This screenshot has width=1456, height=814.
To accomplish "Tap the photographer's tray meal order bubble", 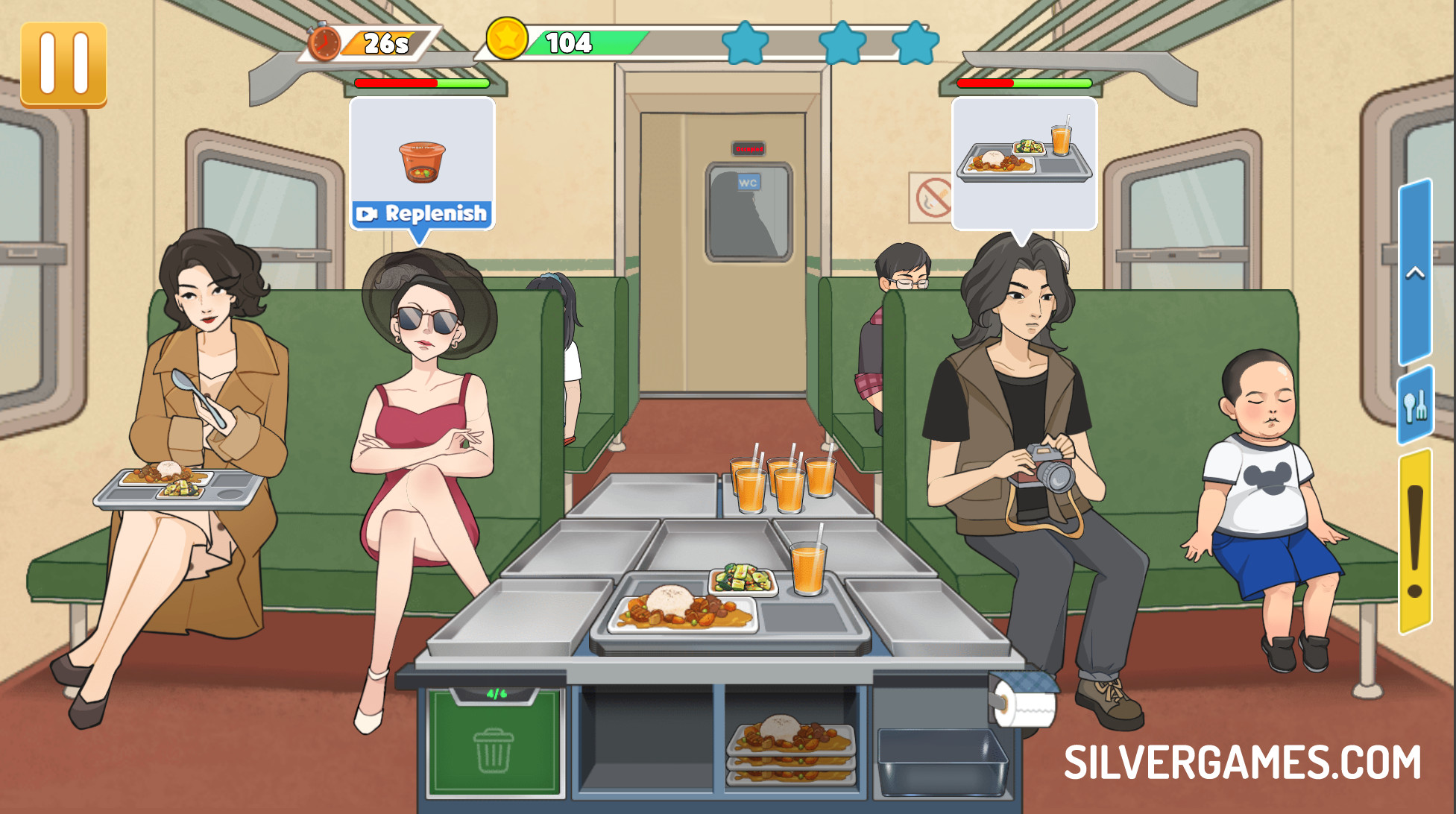I will click(x=1024, y=162).
